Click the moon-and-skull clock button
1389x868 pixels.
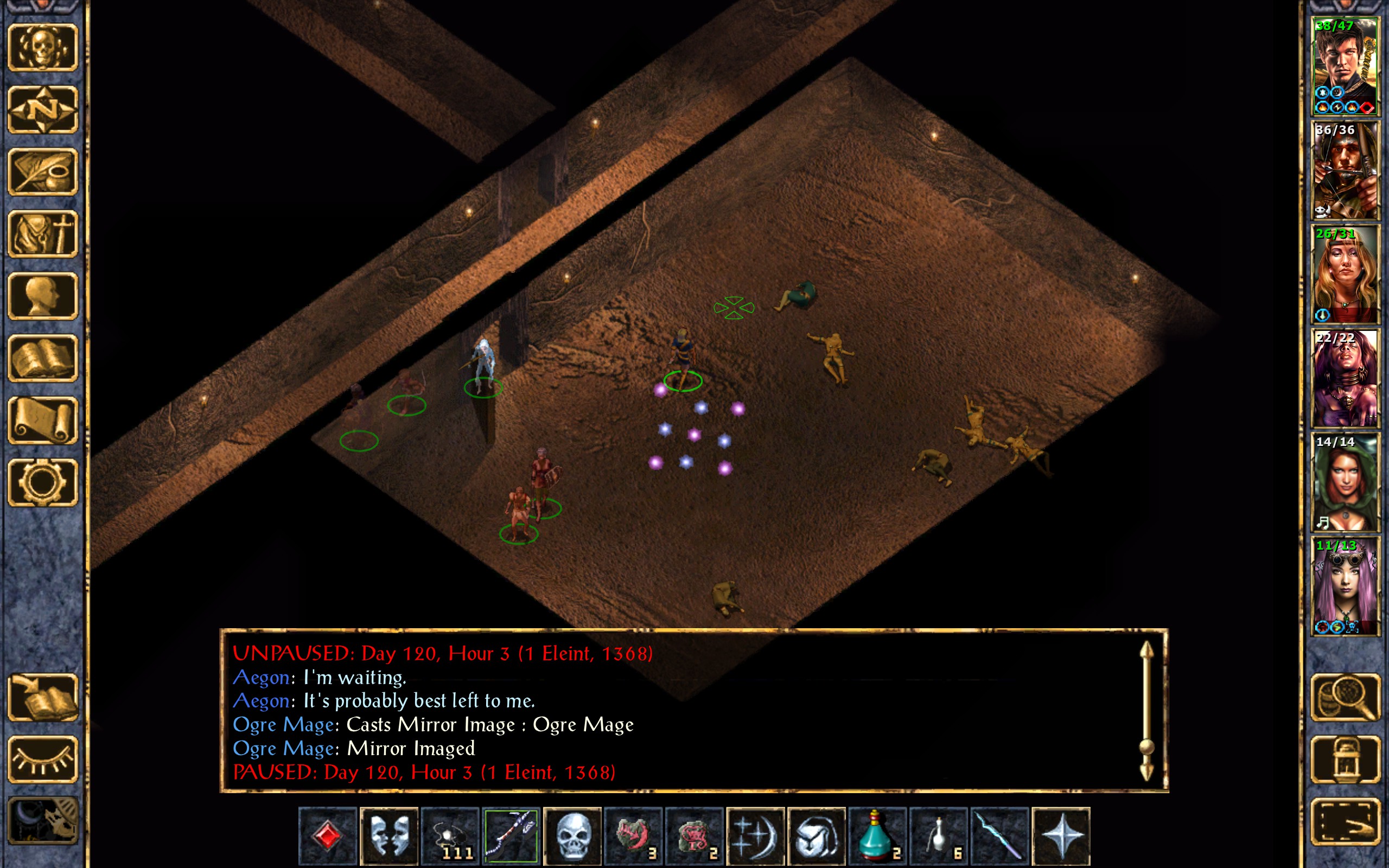coord(42,821)
